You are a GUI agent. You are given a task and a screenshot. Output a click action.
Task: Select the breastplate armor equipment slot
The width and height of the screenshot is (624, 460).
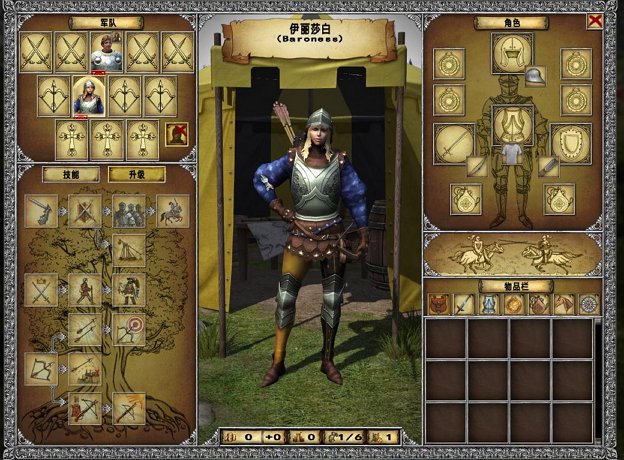click(512, 124)
